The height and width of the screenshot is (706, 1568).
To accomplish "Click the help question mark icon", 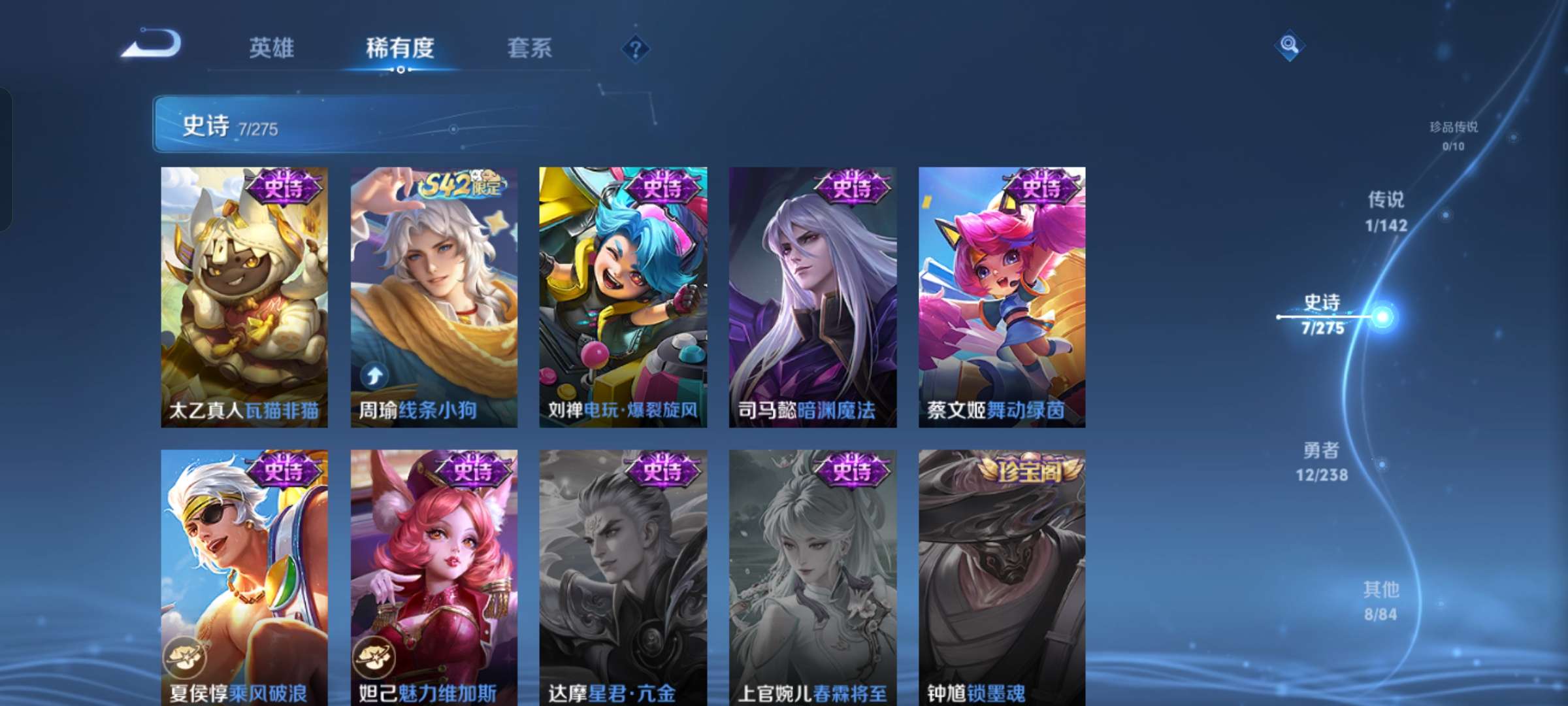I will 637,49.
